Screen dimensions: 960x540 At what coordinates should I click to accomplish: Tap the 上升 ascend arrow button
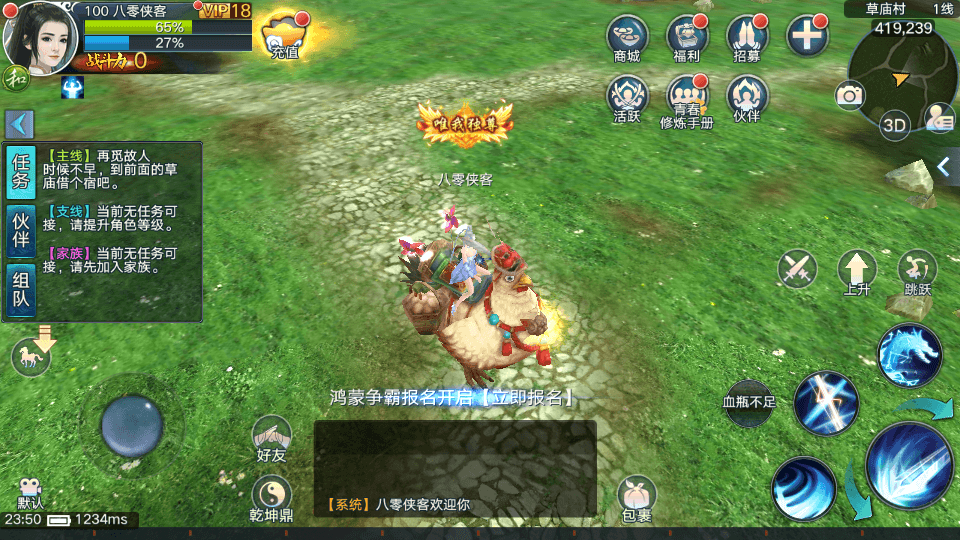tap(857, 271)
